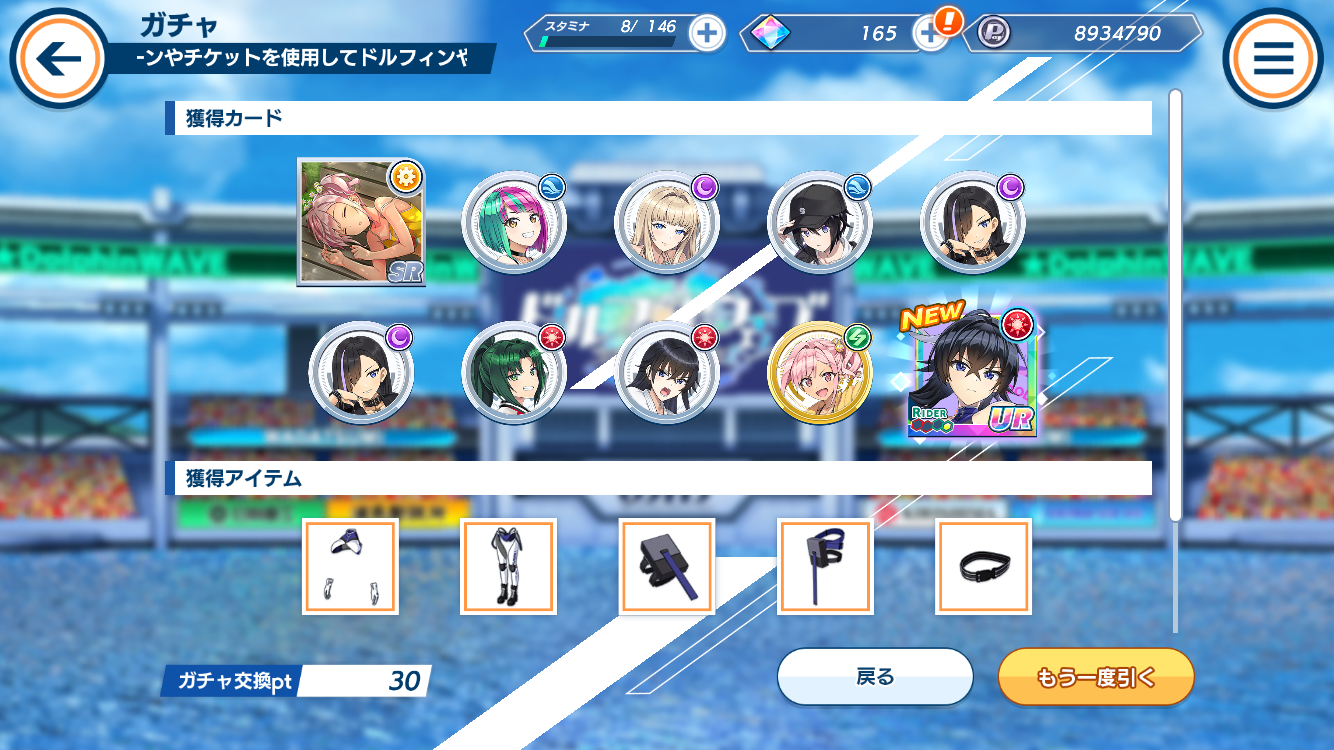
Task: Click the vertical results scrollbar
Action: tap(1176, 300)
